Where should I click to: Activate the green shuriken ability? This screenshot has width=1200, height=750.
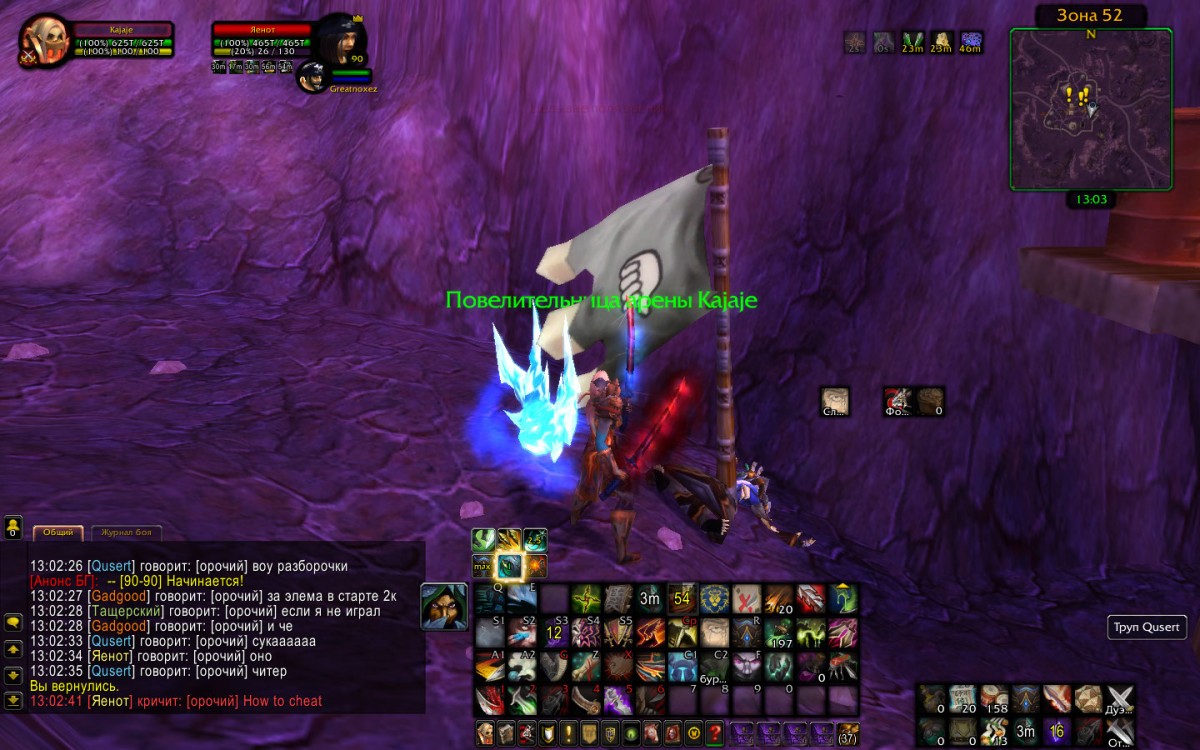click(586, 599)
